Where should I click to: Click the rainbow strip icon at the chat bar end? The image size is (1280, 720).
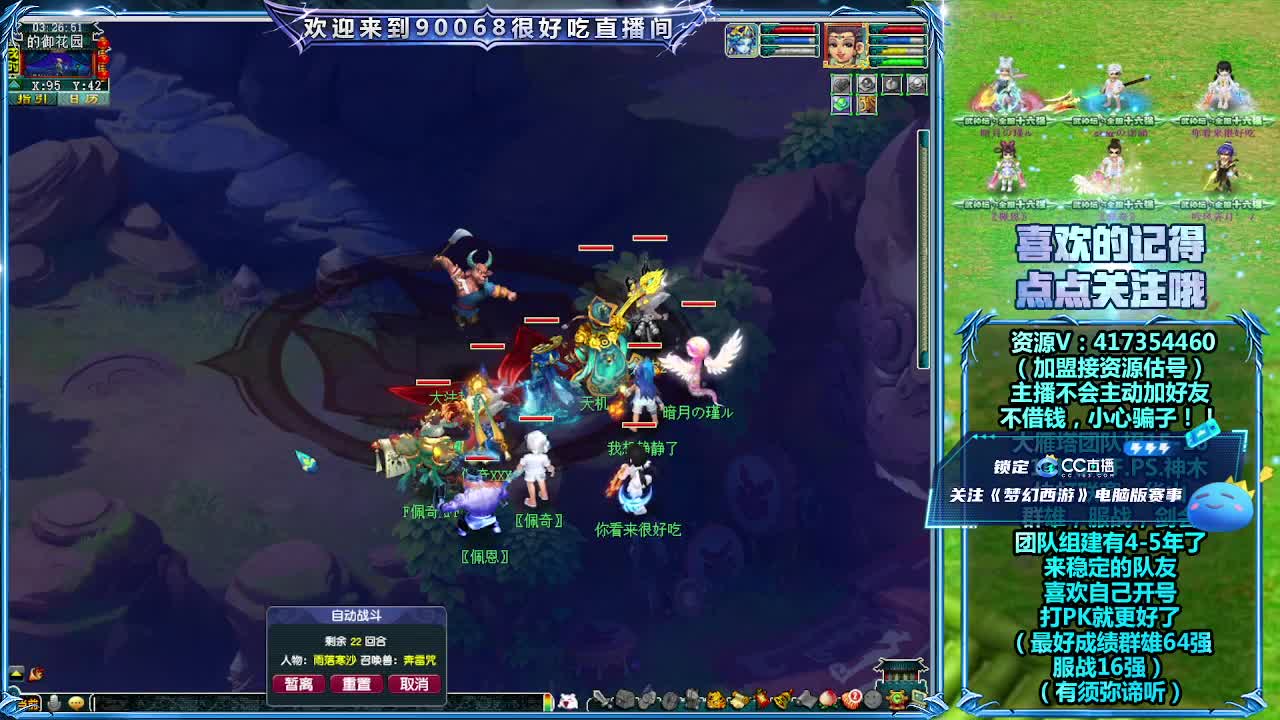[547, 701]
